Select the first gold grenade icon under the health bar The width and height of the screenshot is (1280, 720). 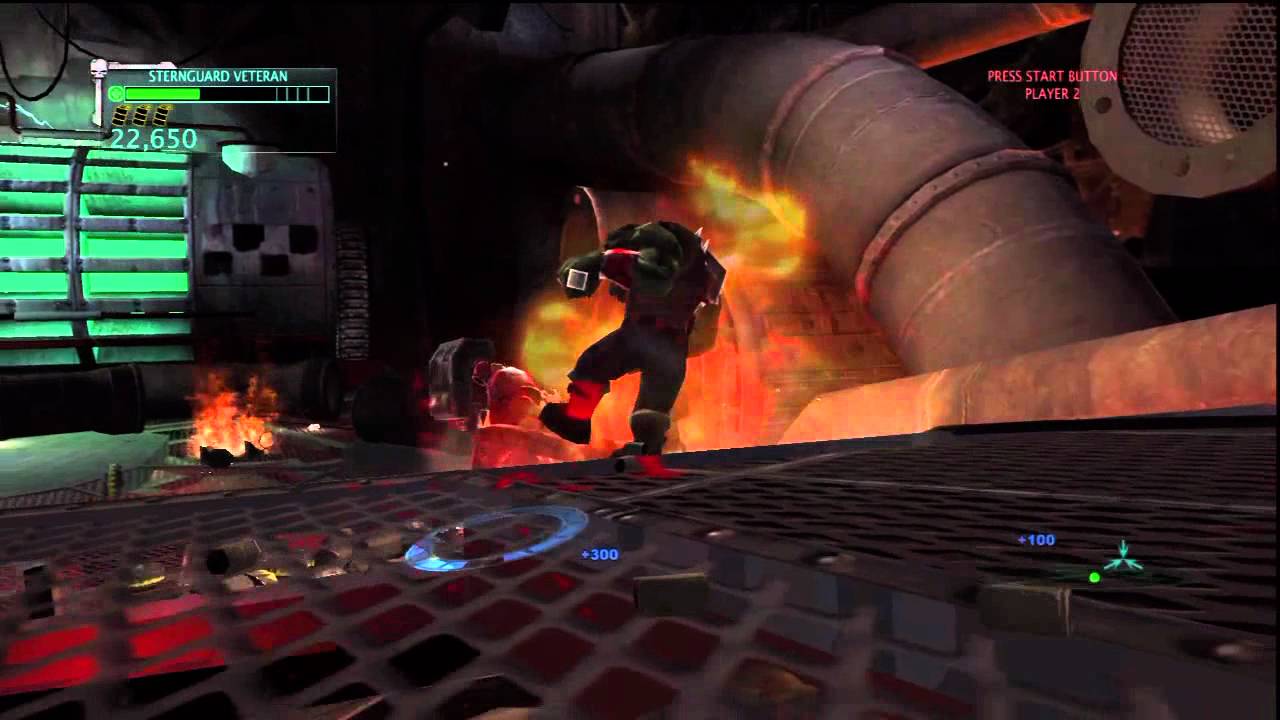coord(121,114)
